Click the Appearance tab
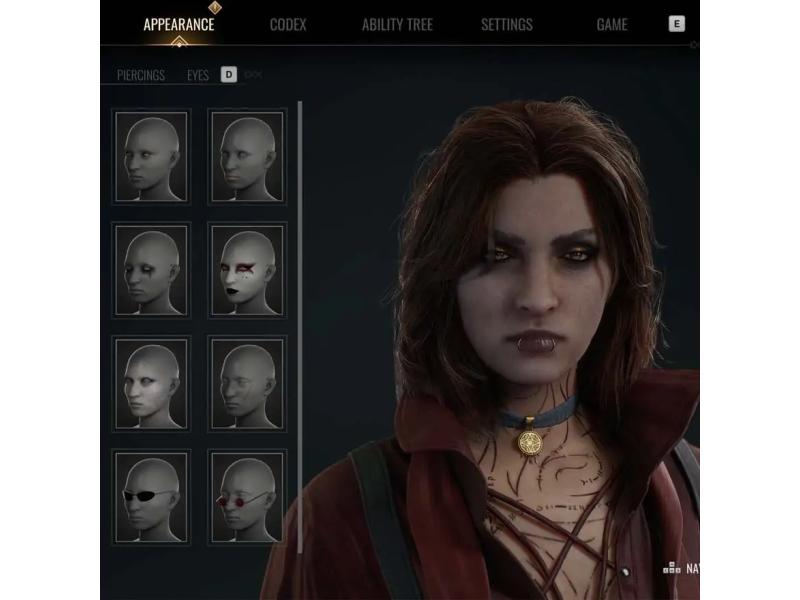This screenshot has width=800, height=600. tap(178, 25)
